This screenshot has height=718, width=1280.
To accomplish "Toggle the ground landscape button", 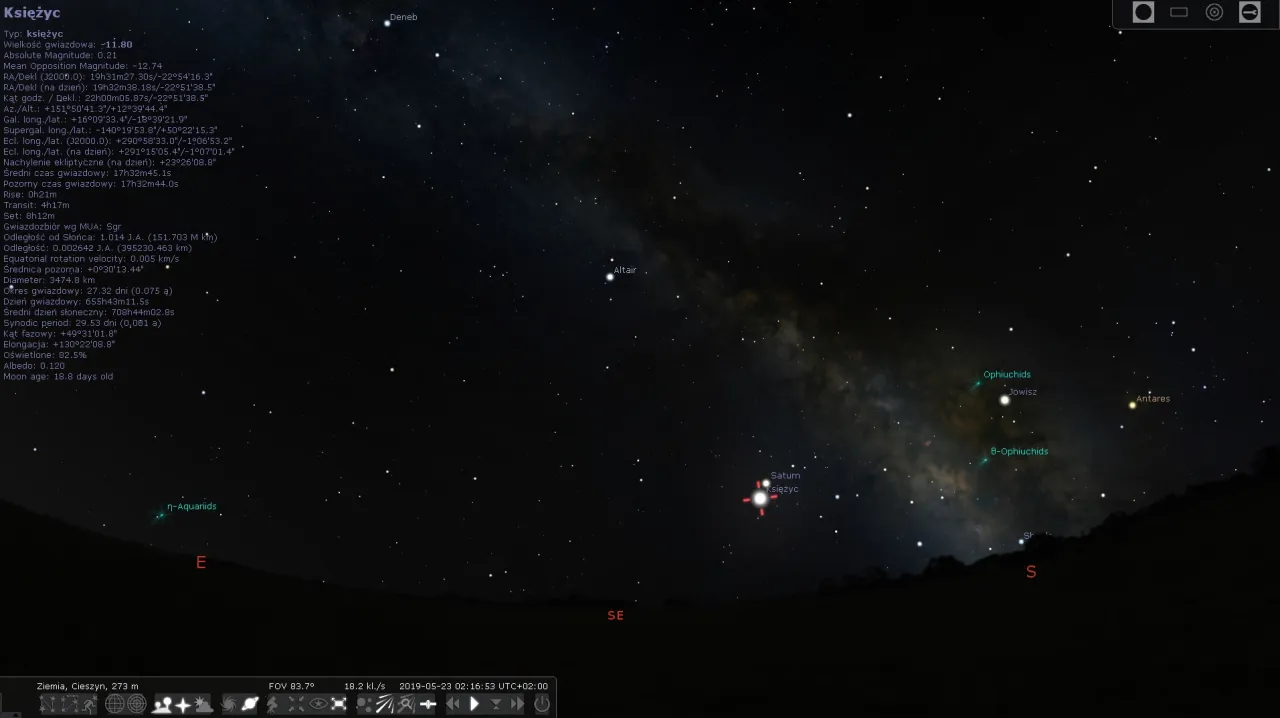I will [162, 704].
